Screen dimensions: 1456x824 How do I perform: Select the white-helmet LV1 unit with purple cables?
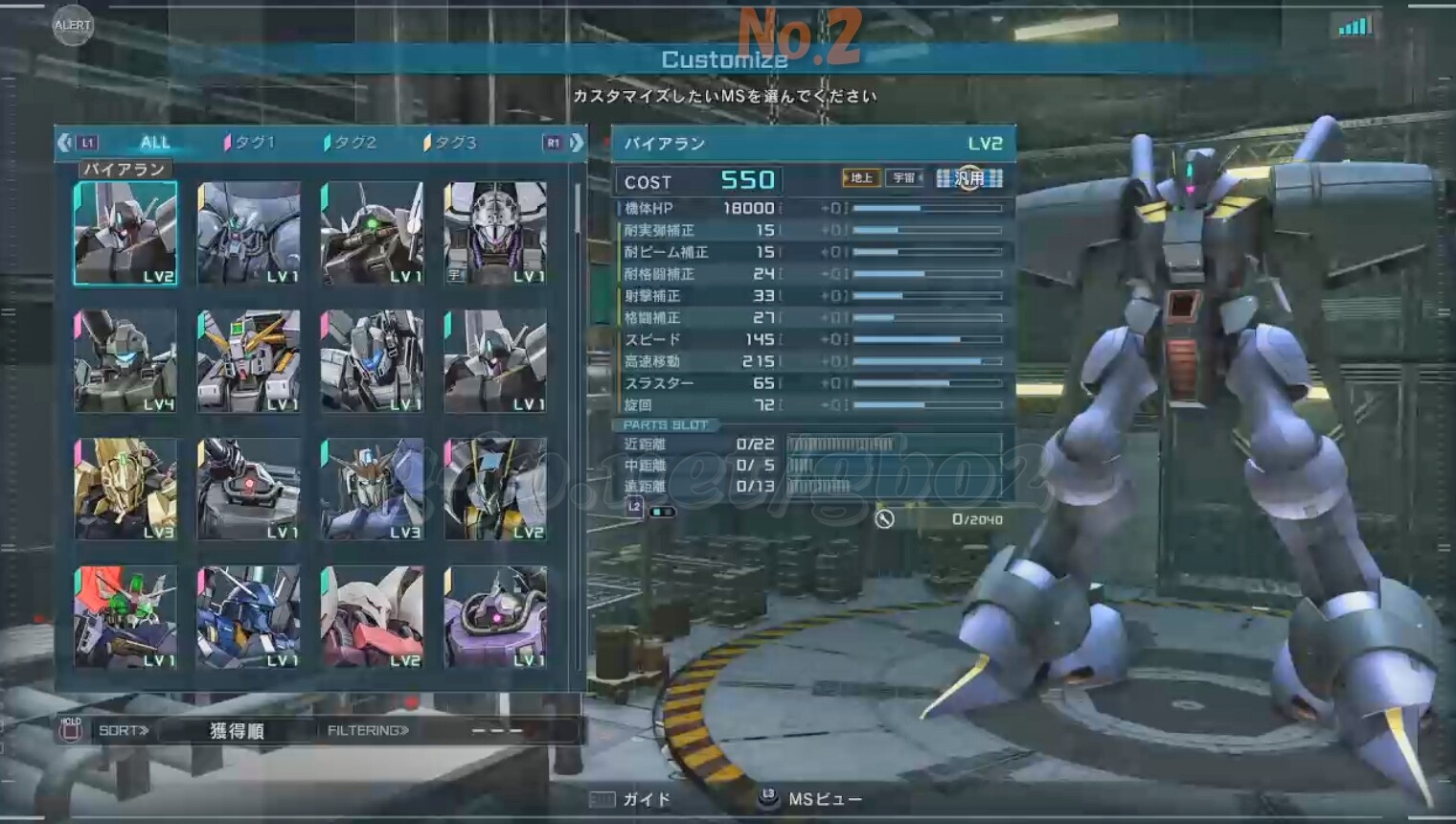pyautogui.click(x=495, y=234)
